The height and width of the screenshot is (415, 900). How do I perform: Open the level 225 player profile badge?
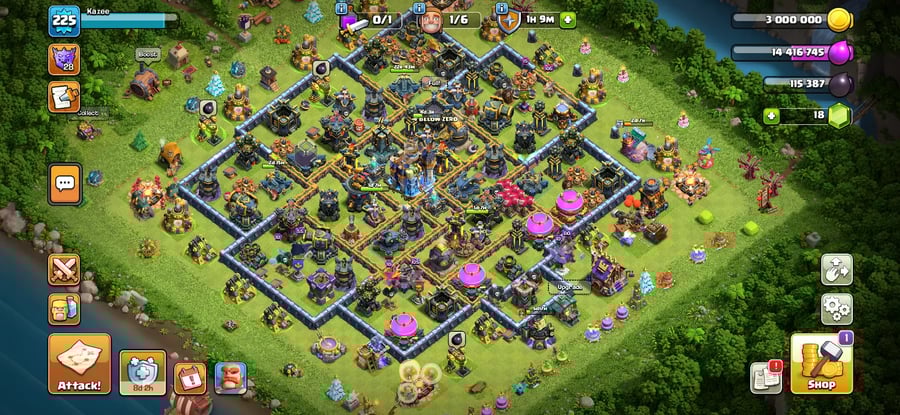point(64,20)
